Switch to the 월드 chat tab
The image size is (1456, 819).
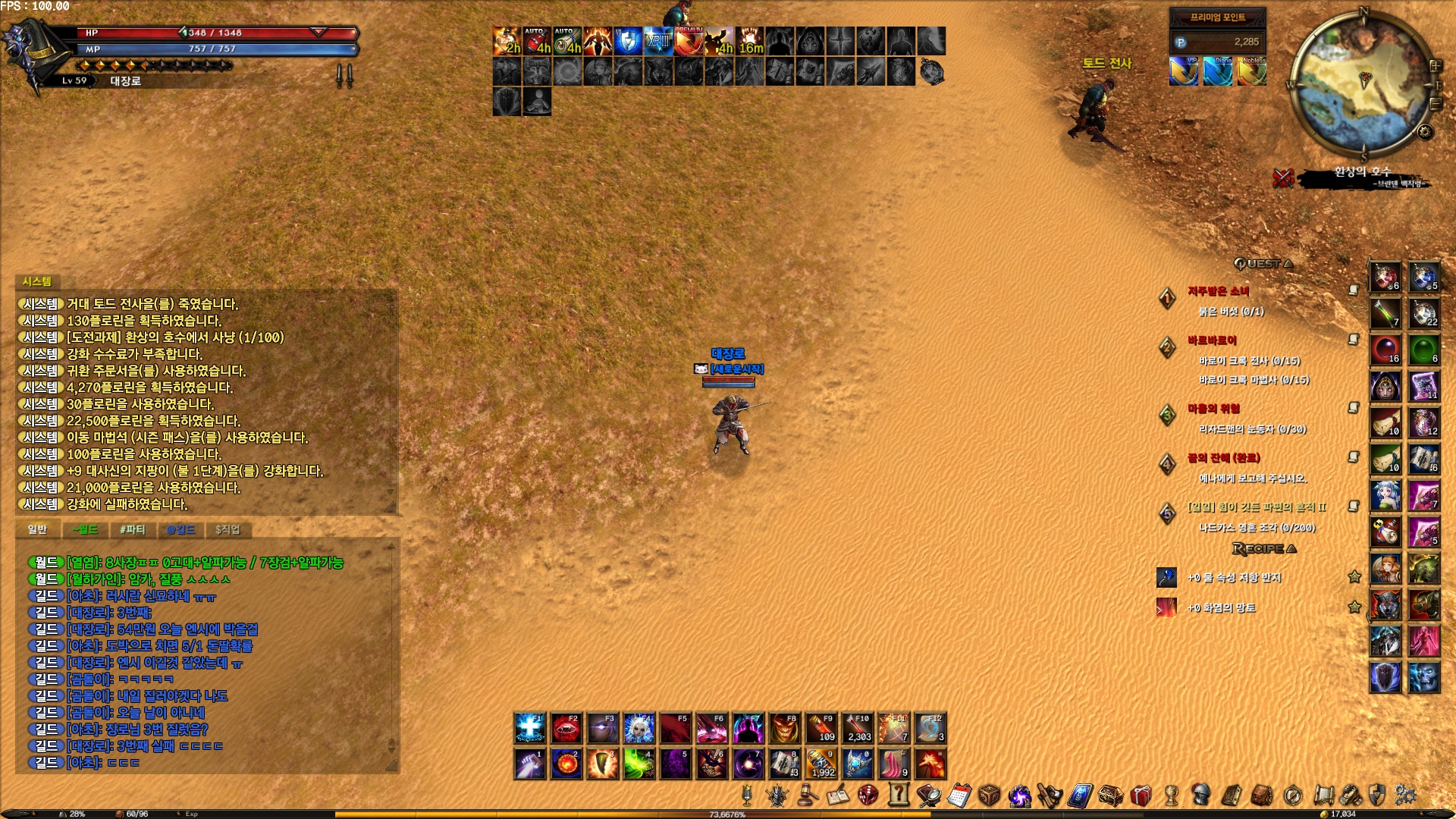pyautogui.click(x=85, y=529)
